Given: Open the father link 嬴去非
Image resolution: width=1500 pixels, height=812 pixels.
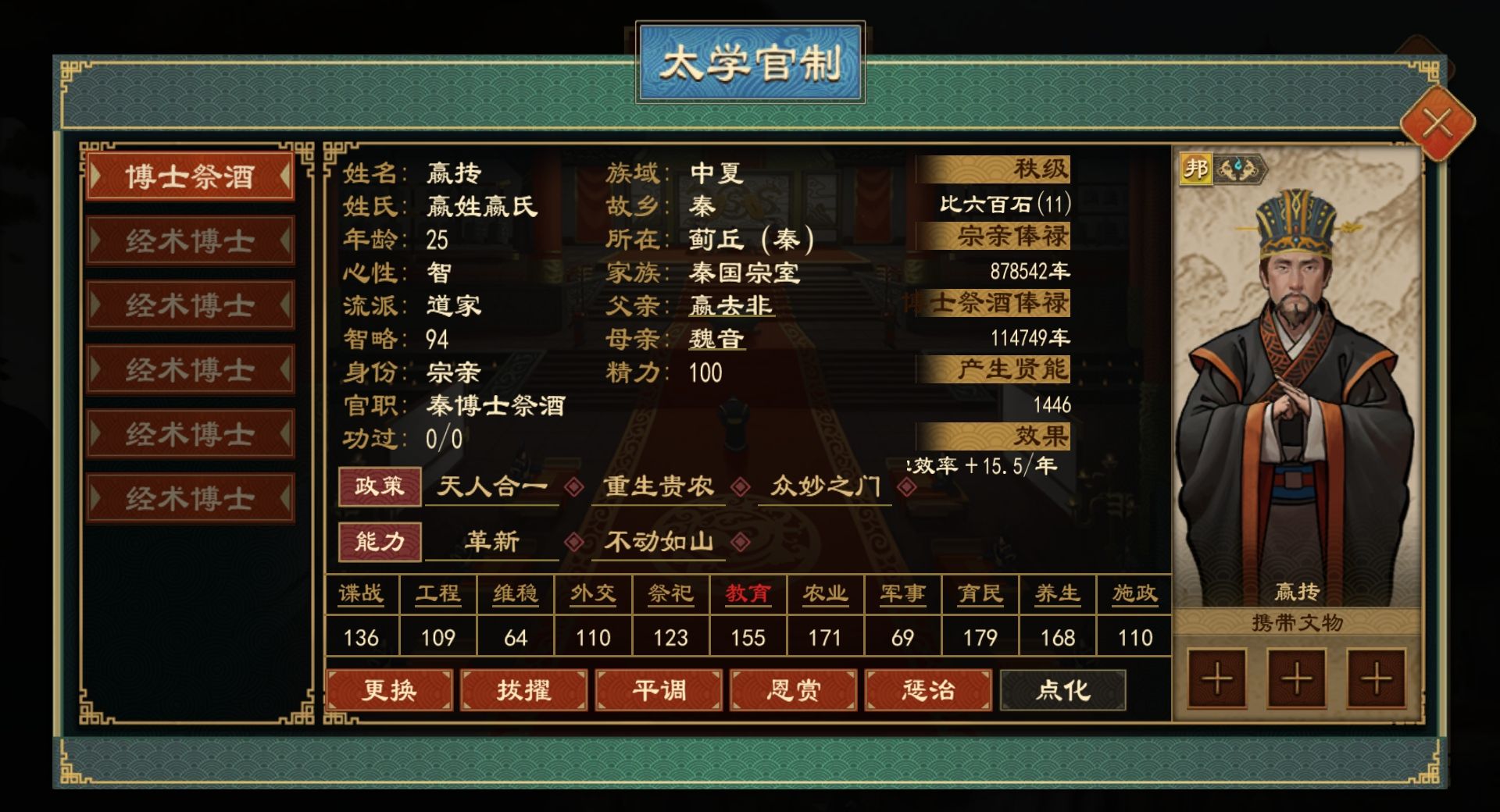Looking at the screenshot, I should (x=732, y=305).
